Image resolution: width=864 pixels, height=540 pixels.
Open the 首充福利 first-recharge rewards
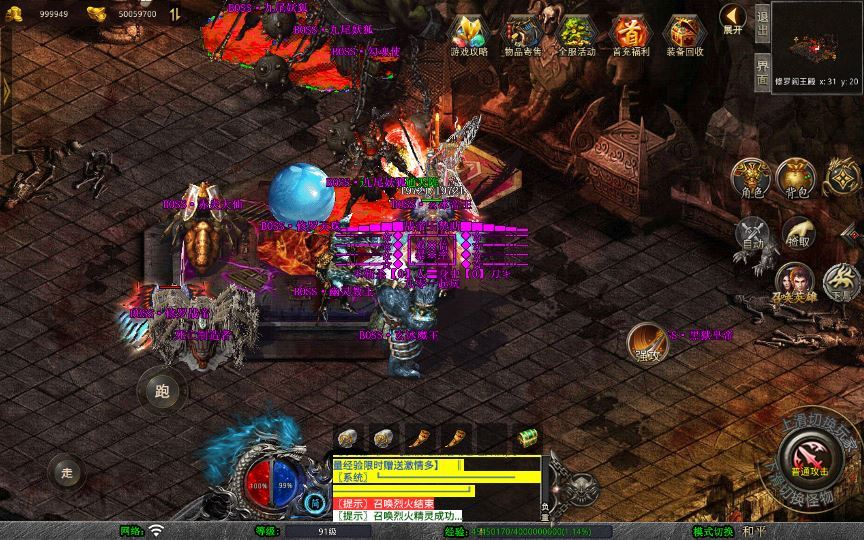(x=630, y=36)
